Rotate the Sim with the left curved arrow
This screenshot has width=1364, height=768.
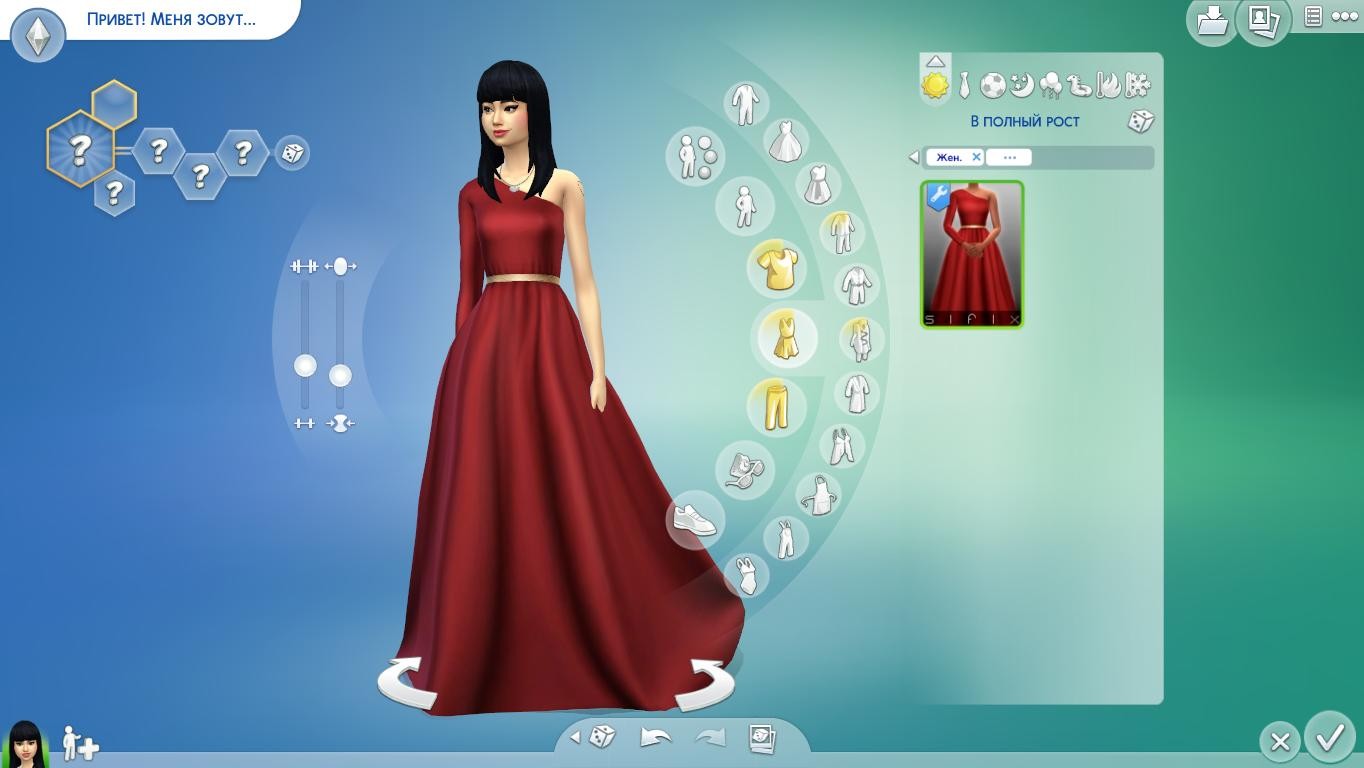407,682
